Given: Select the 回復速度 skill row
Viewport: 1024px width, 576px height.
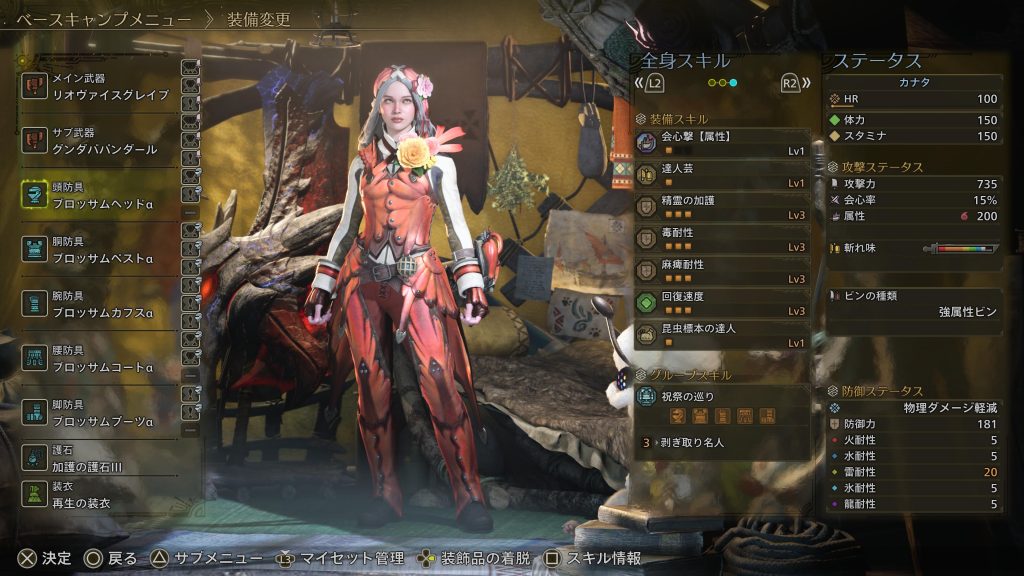Looking at the screenshot, I should click(722, 303).
